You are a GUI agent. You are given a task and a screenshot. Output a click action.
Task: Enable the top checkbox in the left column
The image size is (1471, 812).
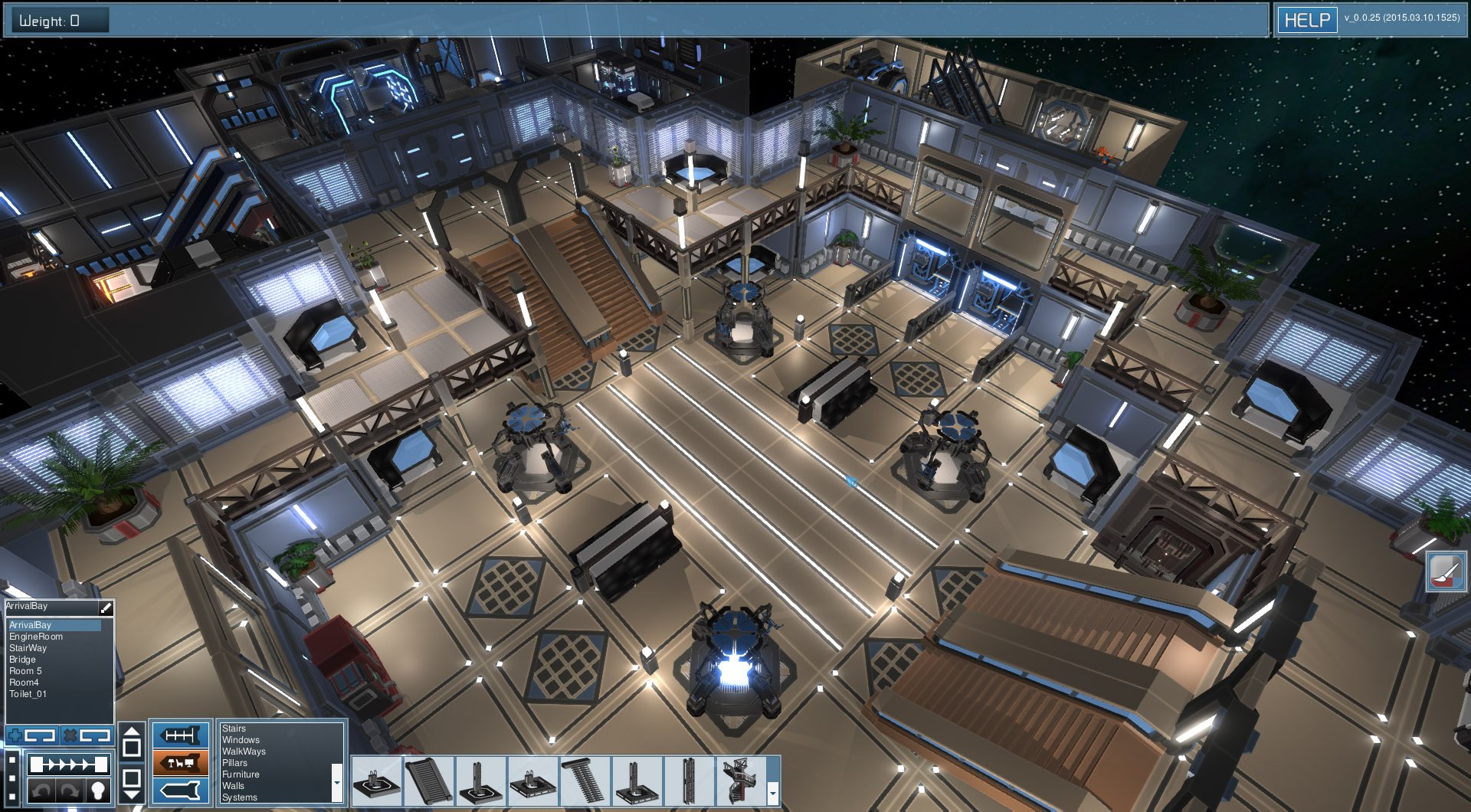(x=11, y=759)
